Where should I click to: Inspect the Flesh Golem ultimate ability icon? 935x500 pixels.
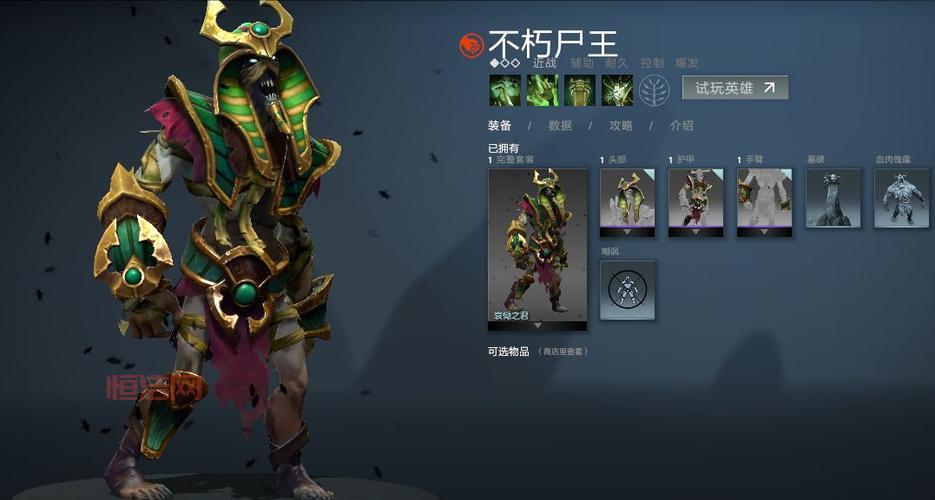click(617, 90)
